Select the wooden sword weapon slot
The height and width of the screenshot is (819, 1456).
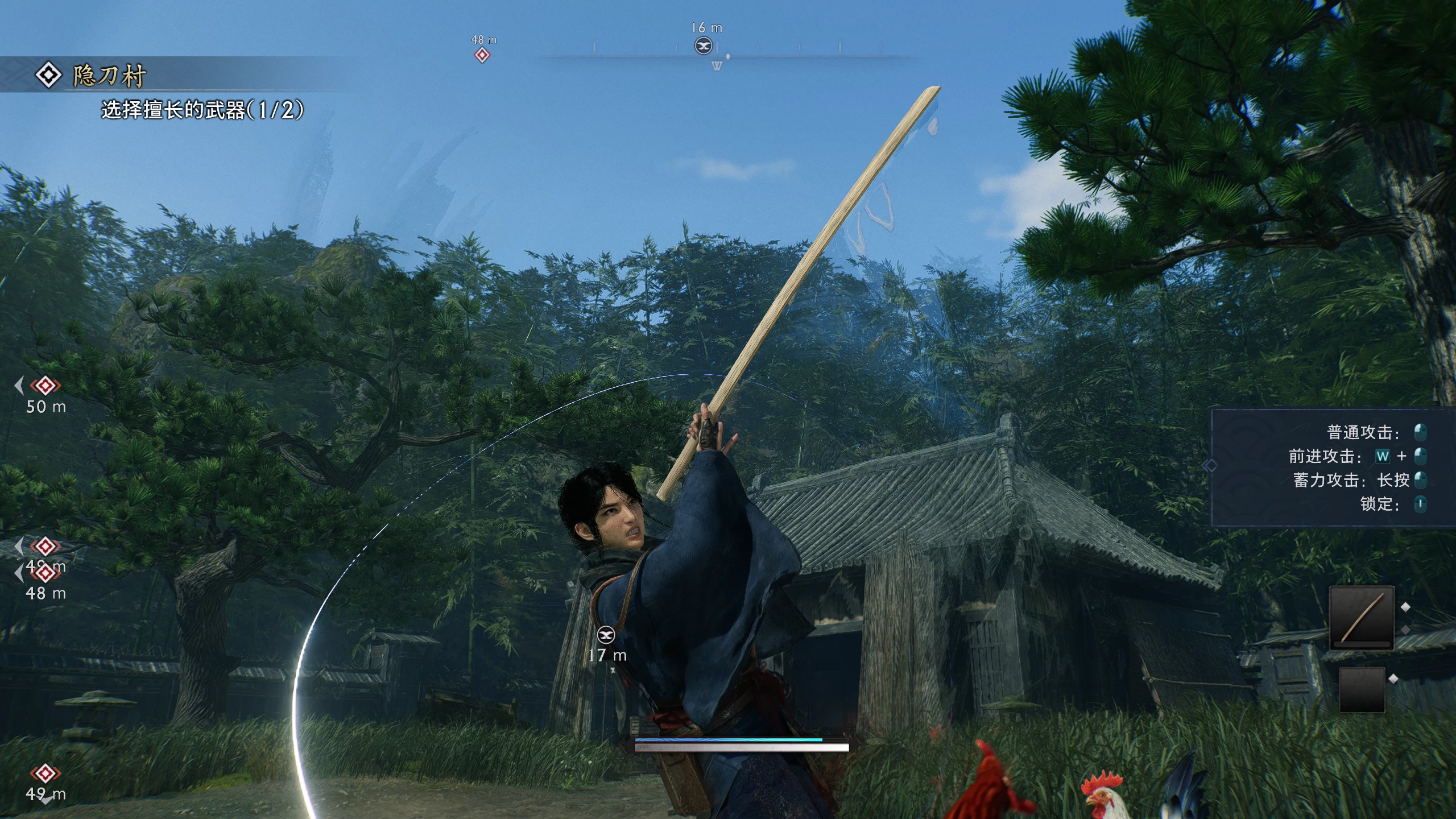click(x=1361, y=618)
